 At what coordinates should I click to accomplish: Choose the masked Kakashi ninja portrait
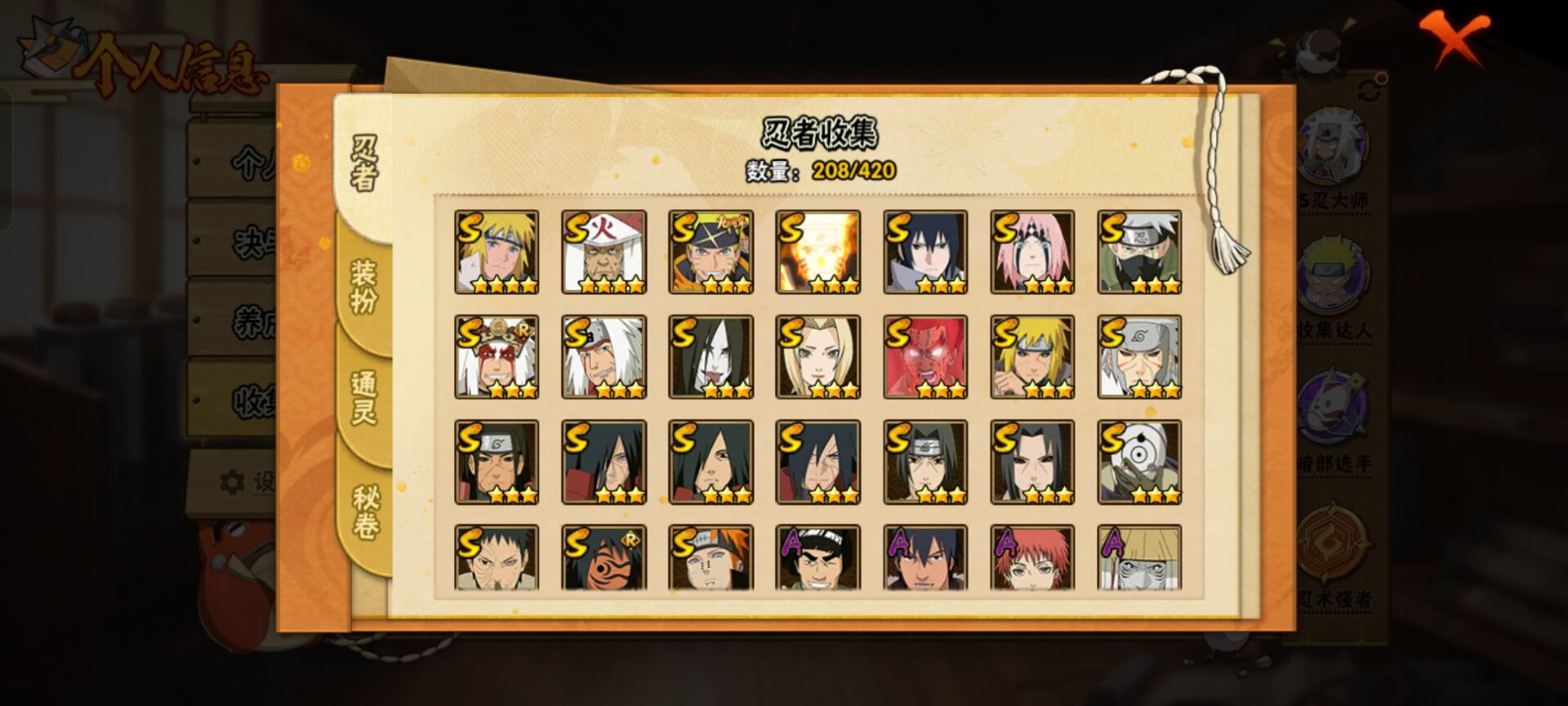[x=1139, y=252]
